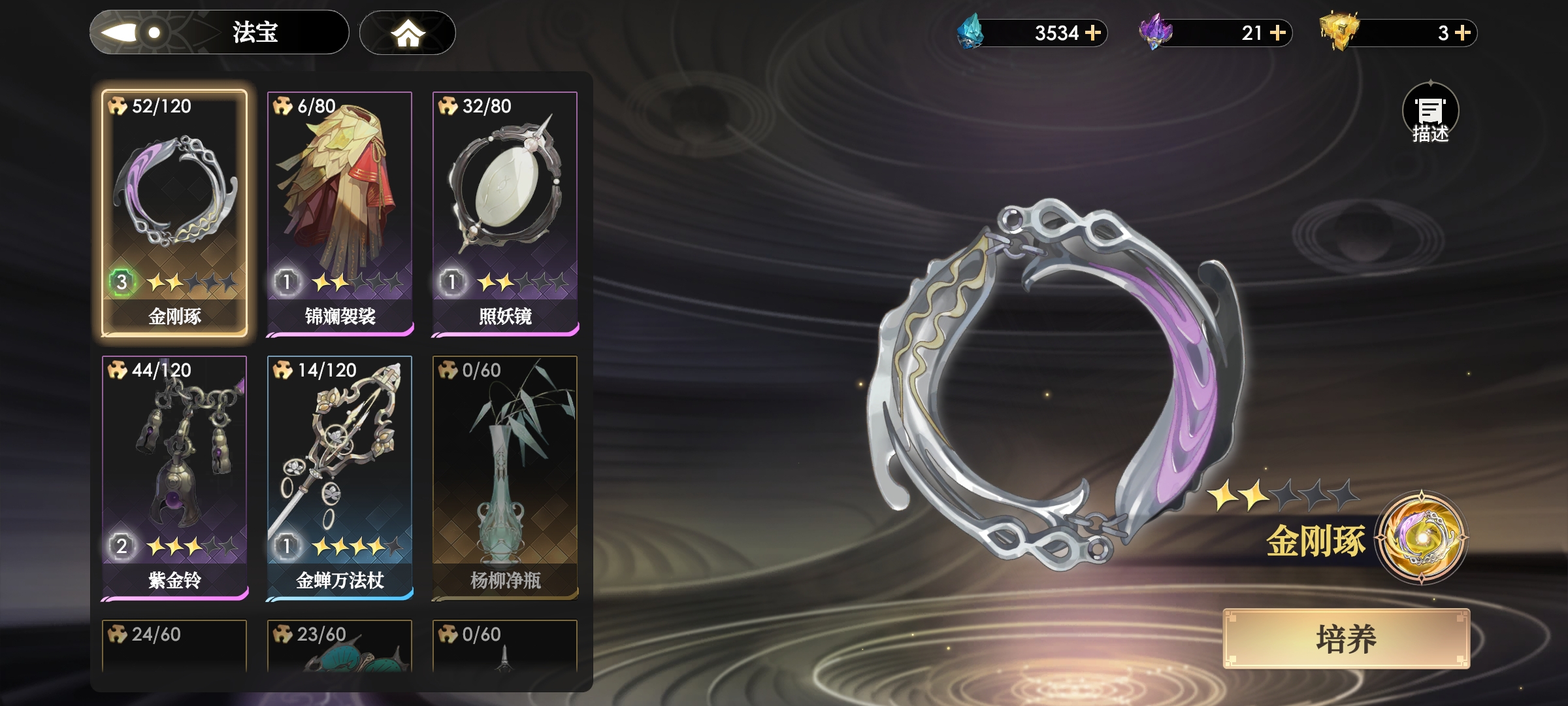The width and height of the screenshot is (1568, 706).
Task: Tap the 金刚琢 round skill emblem
Action: 1421,537
